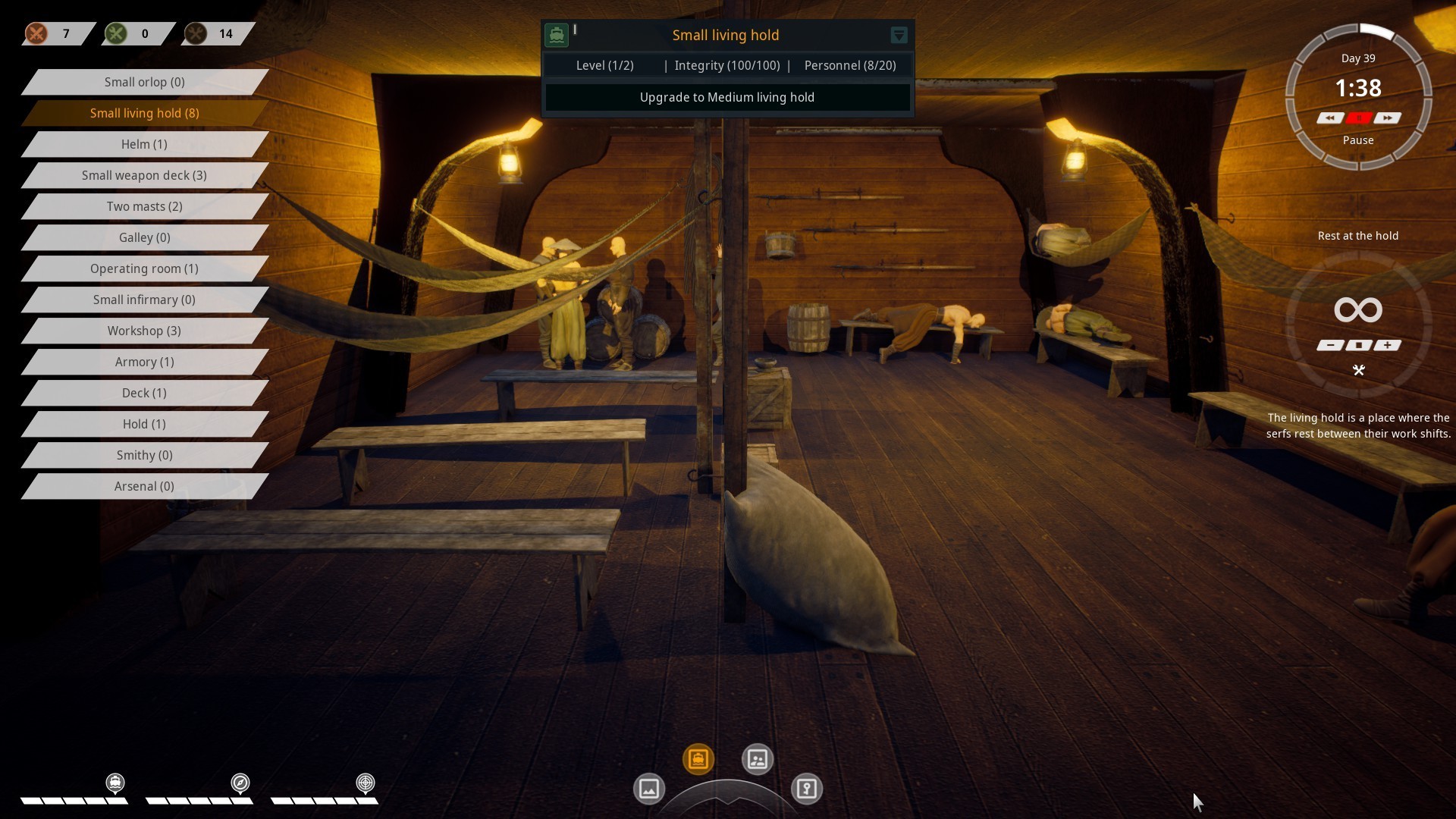Expand the Small living hold dropdown arrow
The height and width of the screenshot is (819, 1456).
tap(899, 35)
